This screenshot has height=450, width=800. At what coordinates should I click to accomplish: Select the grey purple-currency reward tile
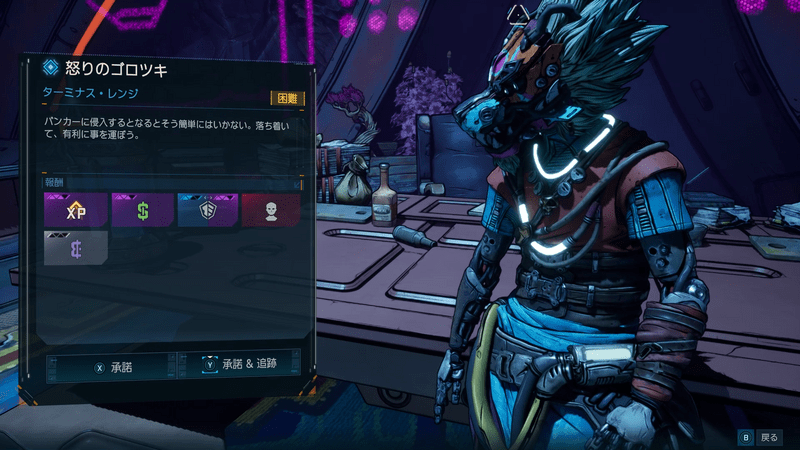(75, 248)
